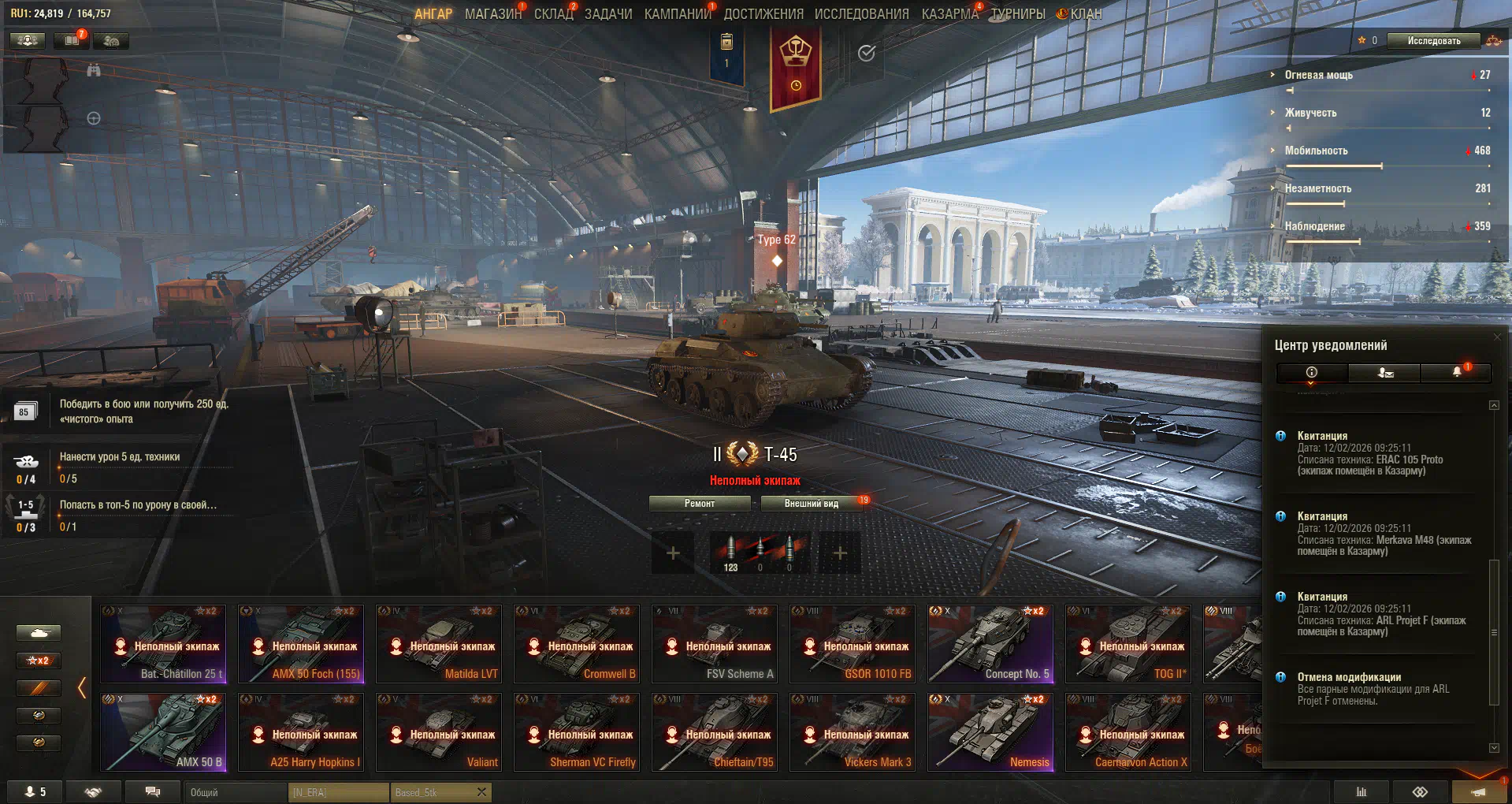Choose the Concept No. 5 tank card
This screenshot has width=1512, height=804.
click(990, 643)
